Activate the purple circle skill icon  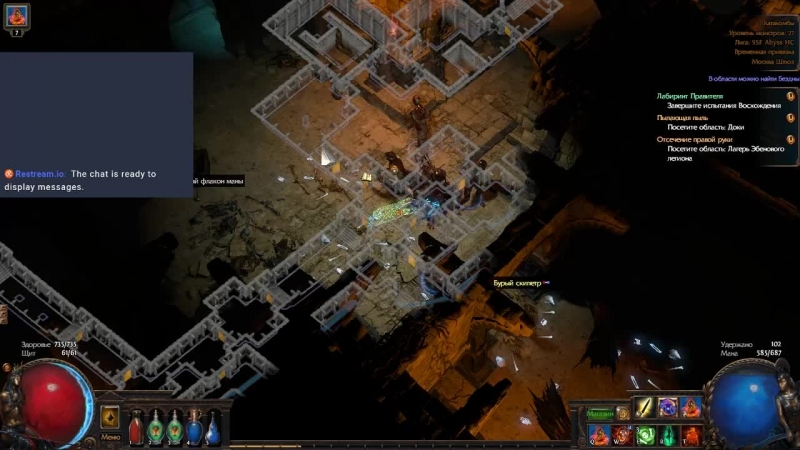point(667,408)
